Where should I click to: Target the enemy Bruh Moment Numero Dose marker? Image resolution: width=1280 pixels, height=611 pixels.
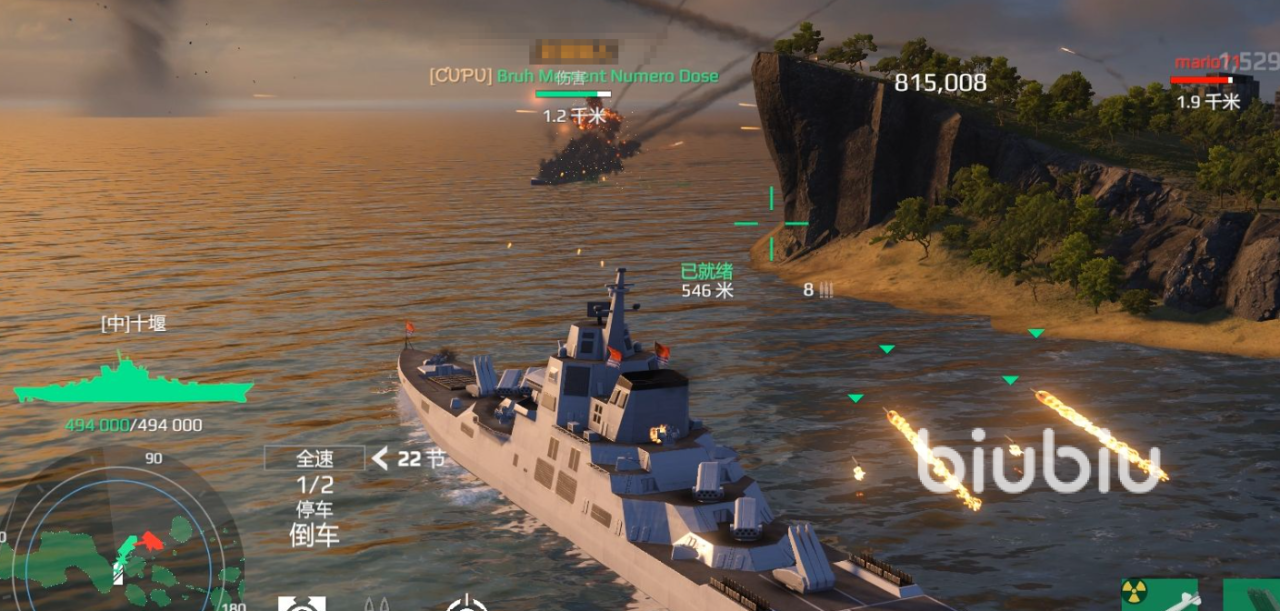click(573, 77)
